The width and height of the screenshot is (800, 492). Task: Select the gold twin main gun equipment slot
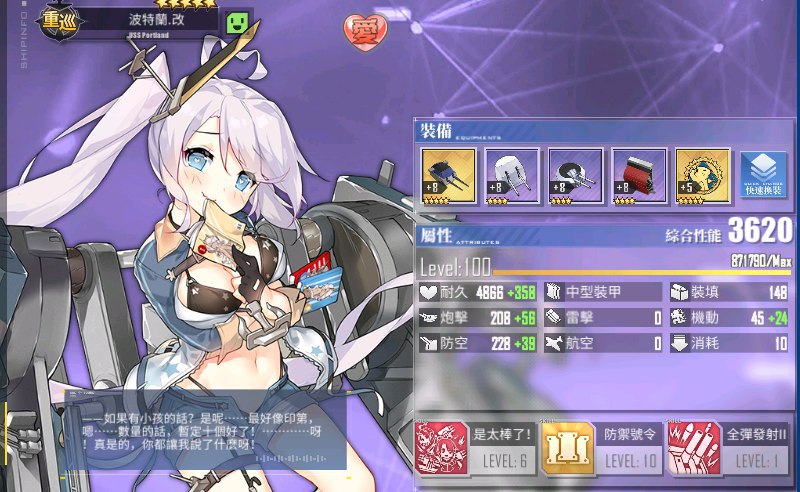point(448,177)
